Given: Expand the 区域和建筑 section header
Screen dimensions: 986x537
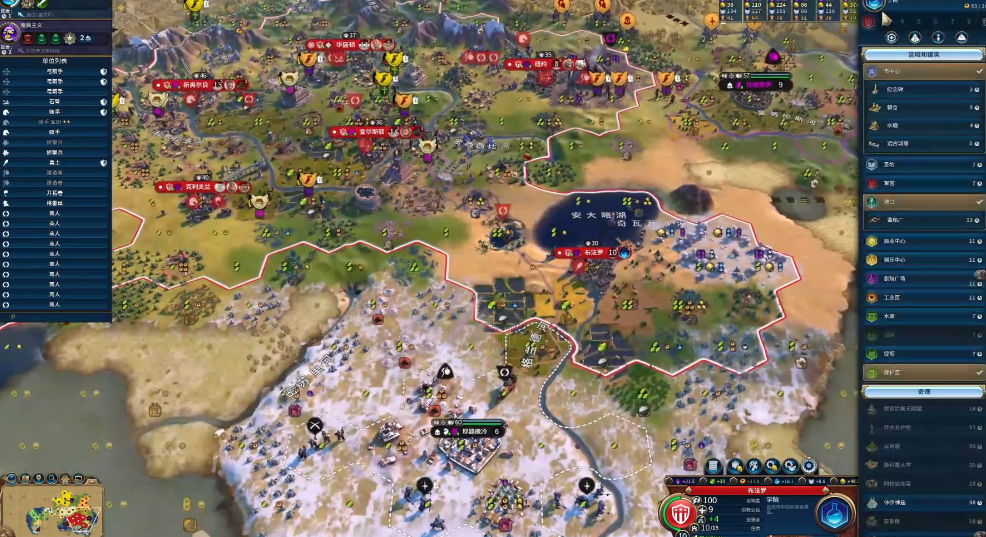Looking at the screenshot, I should tap(922, 54).
